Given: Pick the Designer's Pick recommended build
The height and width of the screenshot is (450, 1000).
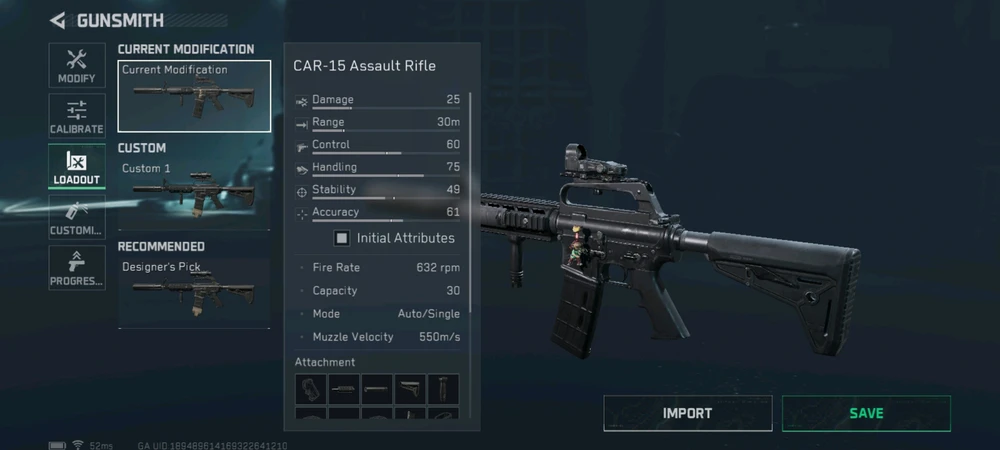Looking at the screenshot, I should click(x=194, y=292).
